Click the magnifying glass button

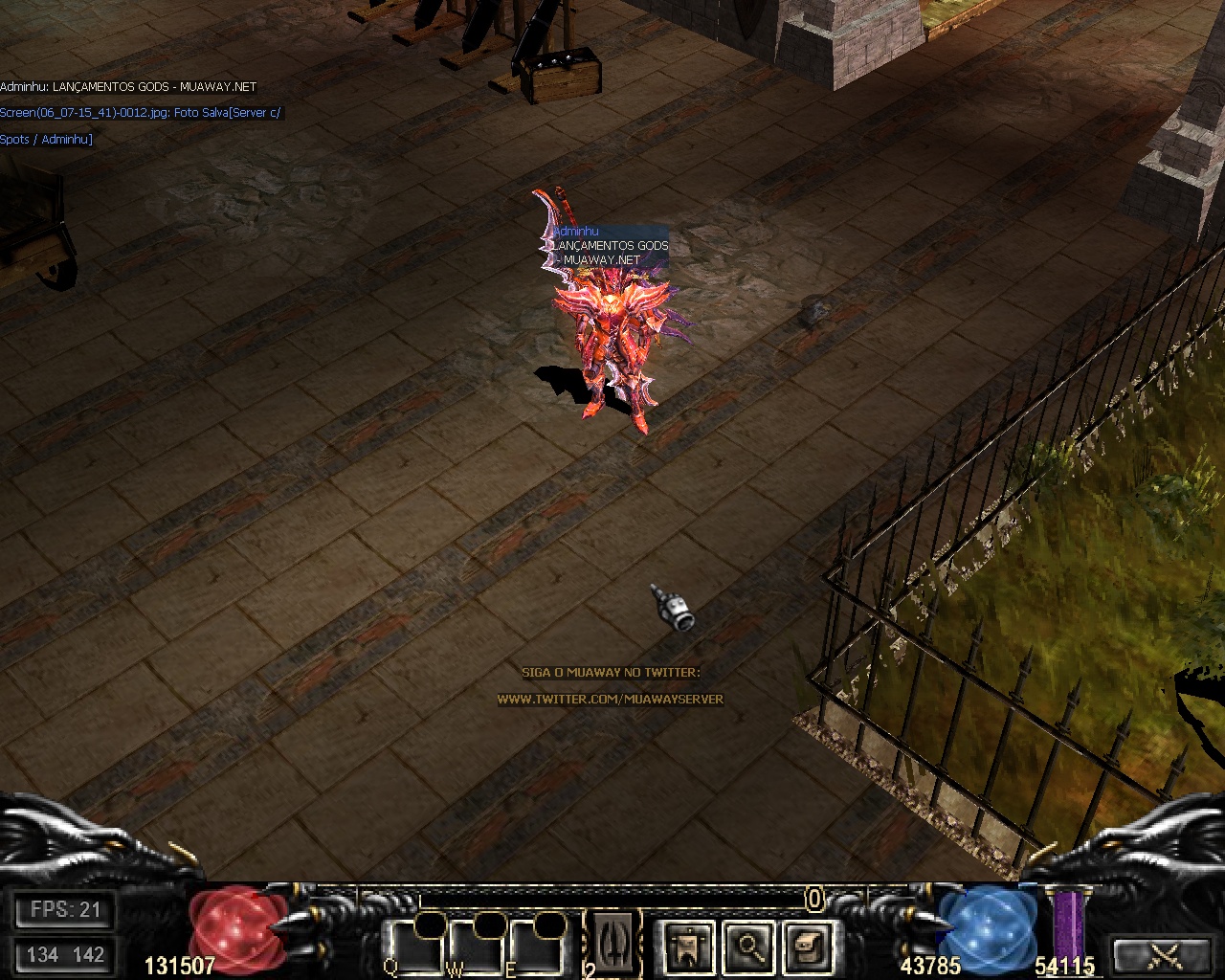pyautogui.click(x=746, y=947)
